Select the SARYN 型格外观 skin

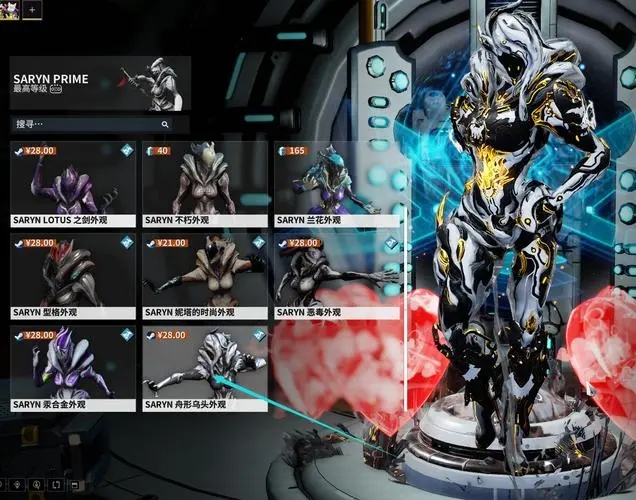tap(73, 276)
